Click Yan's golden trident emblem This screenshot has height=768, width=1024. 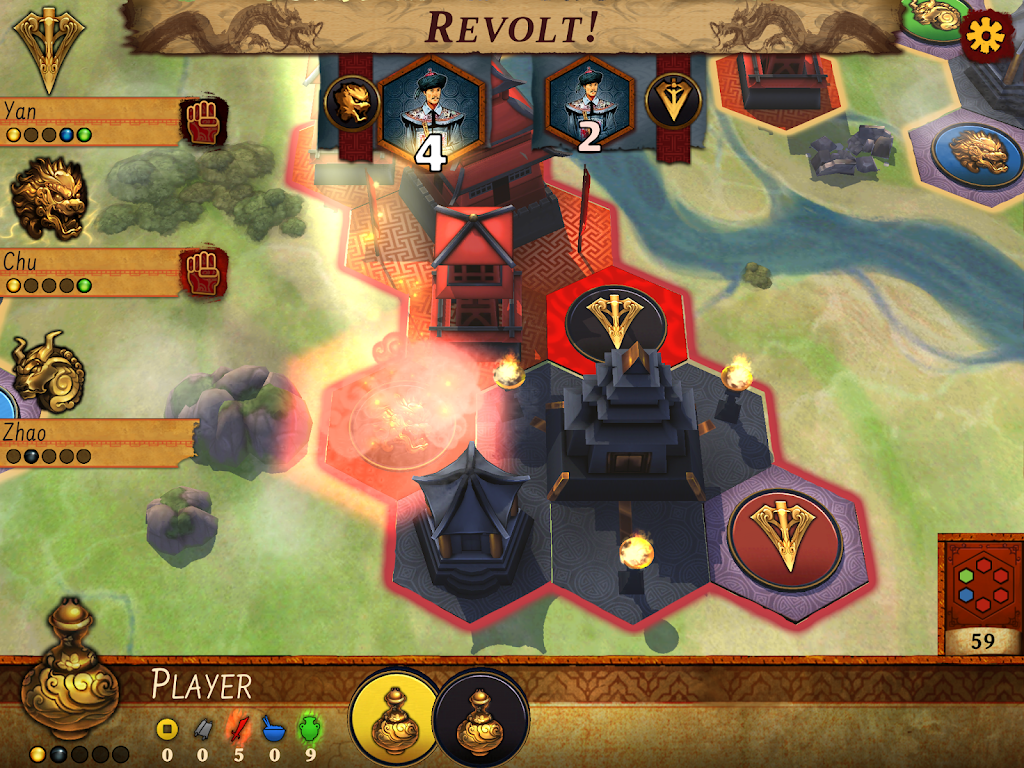click(48, 50)
